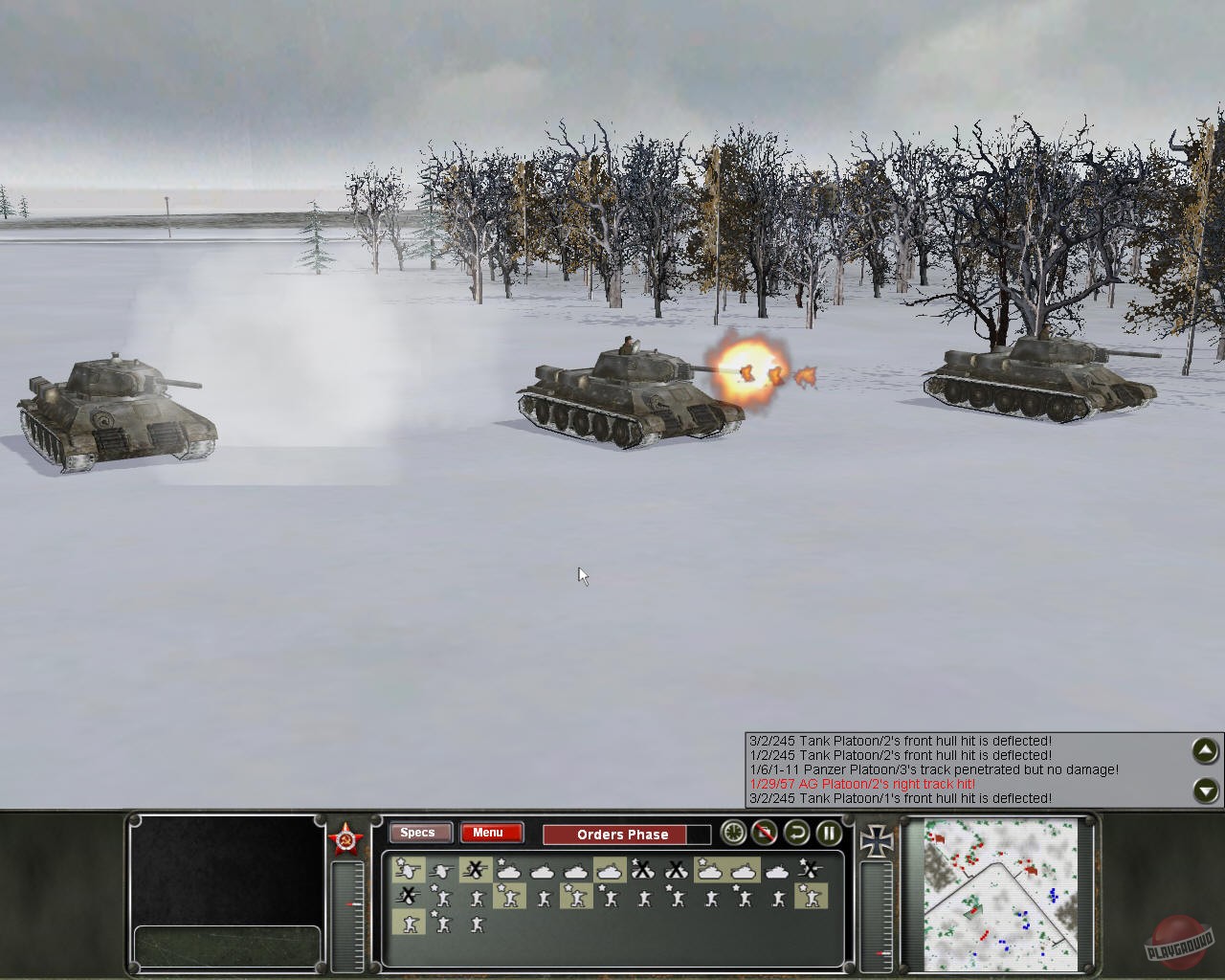
Task: Click the undo orders arrow icon
Action: coord(795,835)
